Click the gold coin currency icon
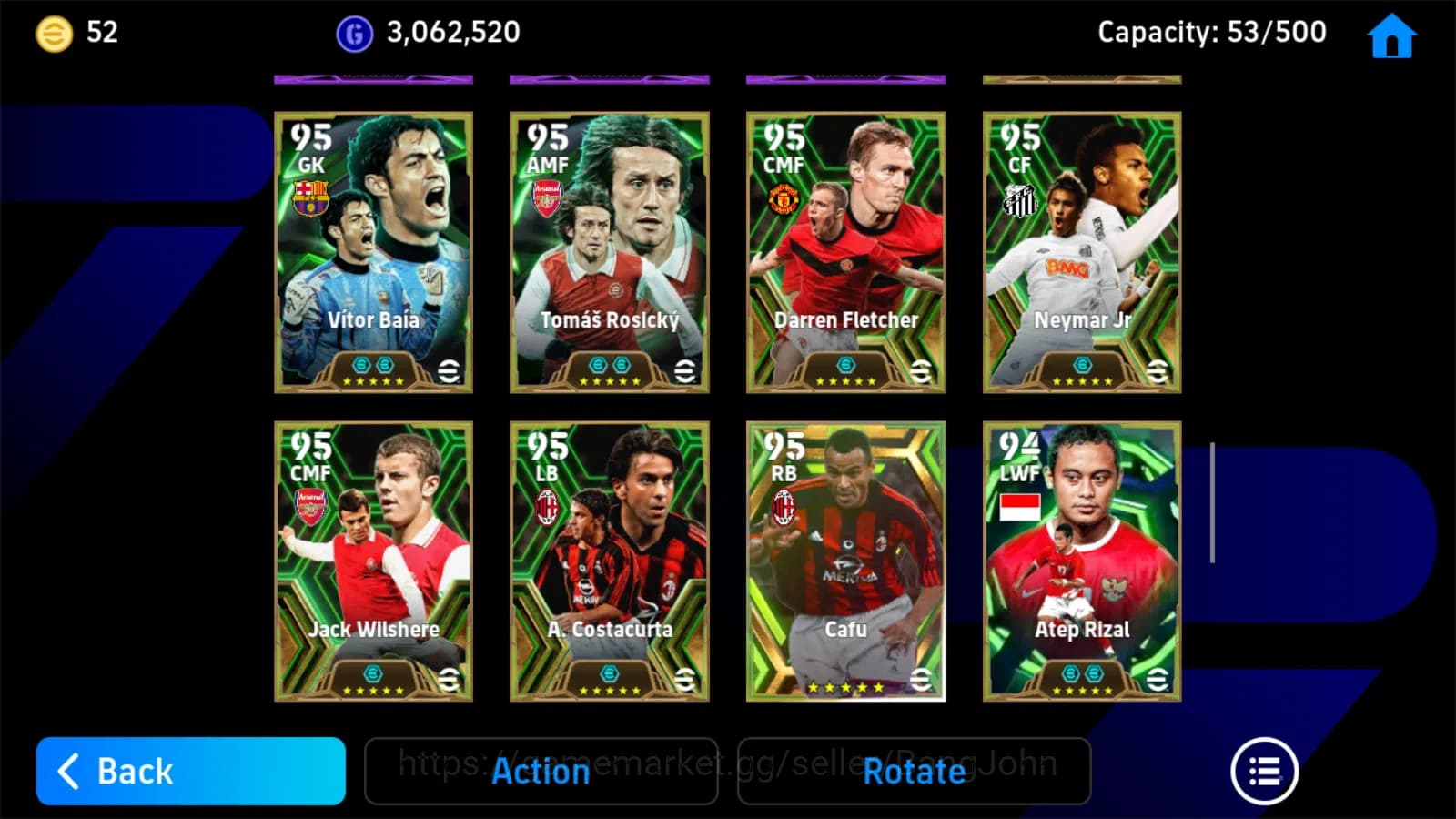 pyautogui.click(x=52, y=34)
